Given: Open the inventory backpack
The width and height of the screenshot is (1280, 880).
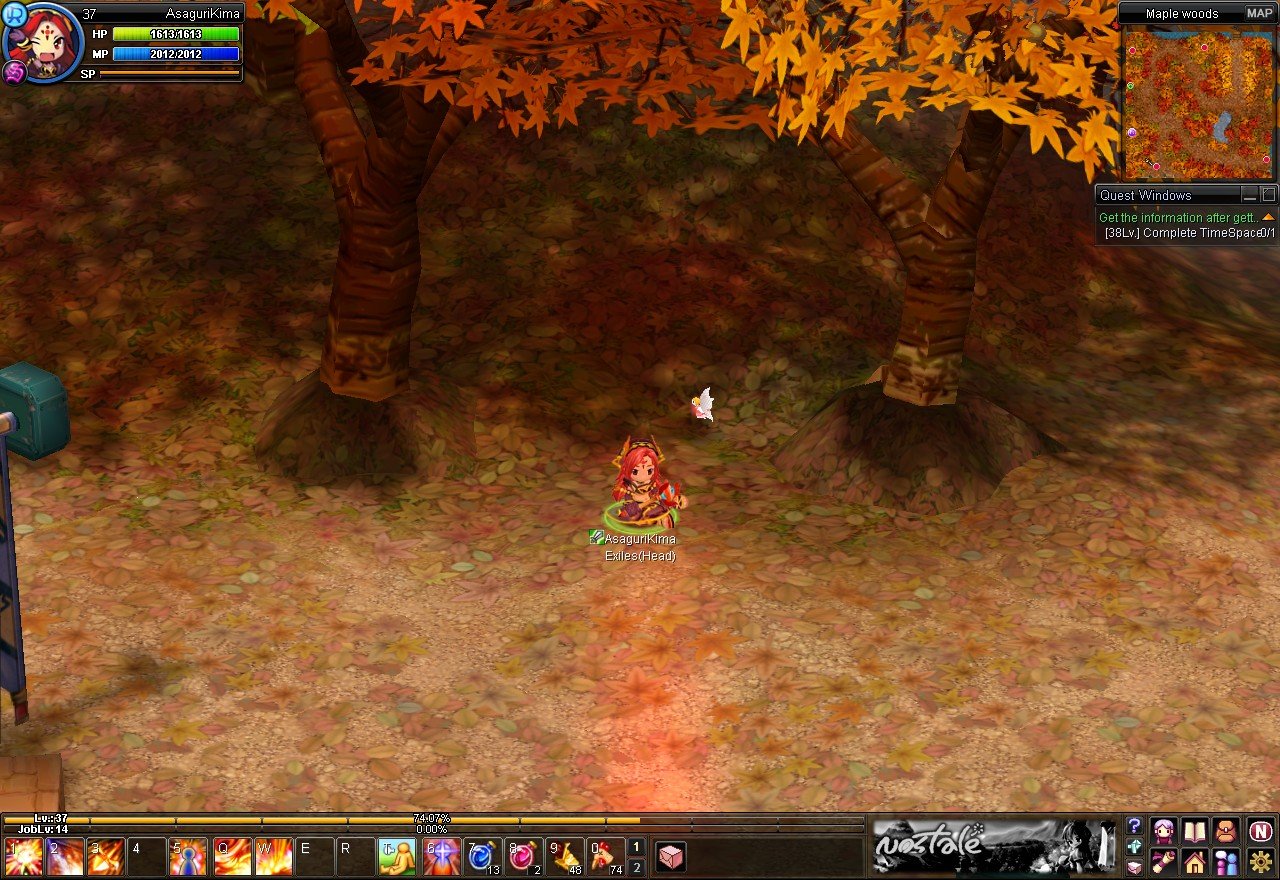Looking at the screenshot, I should coord(1226,831).
